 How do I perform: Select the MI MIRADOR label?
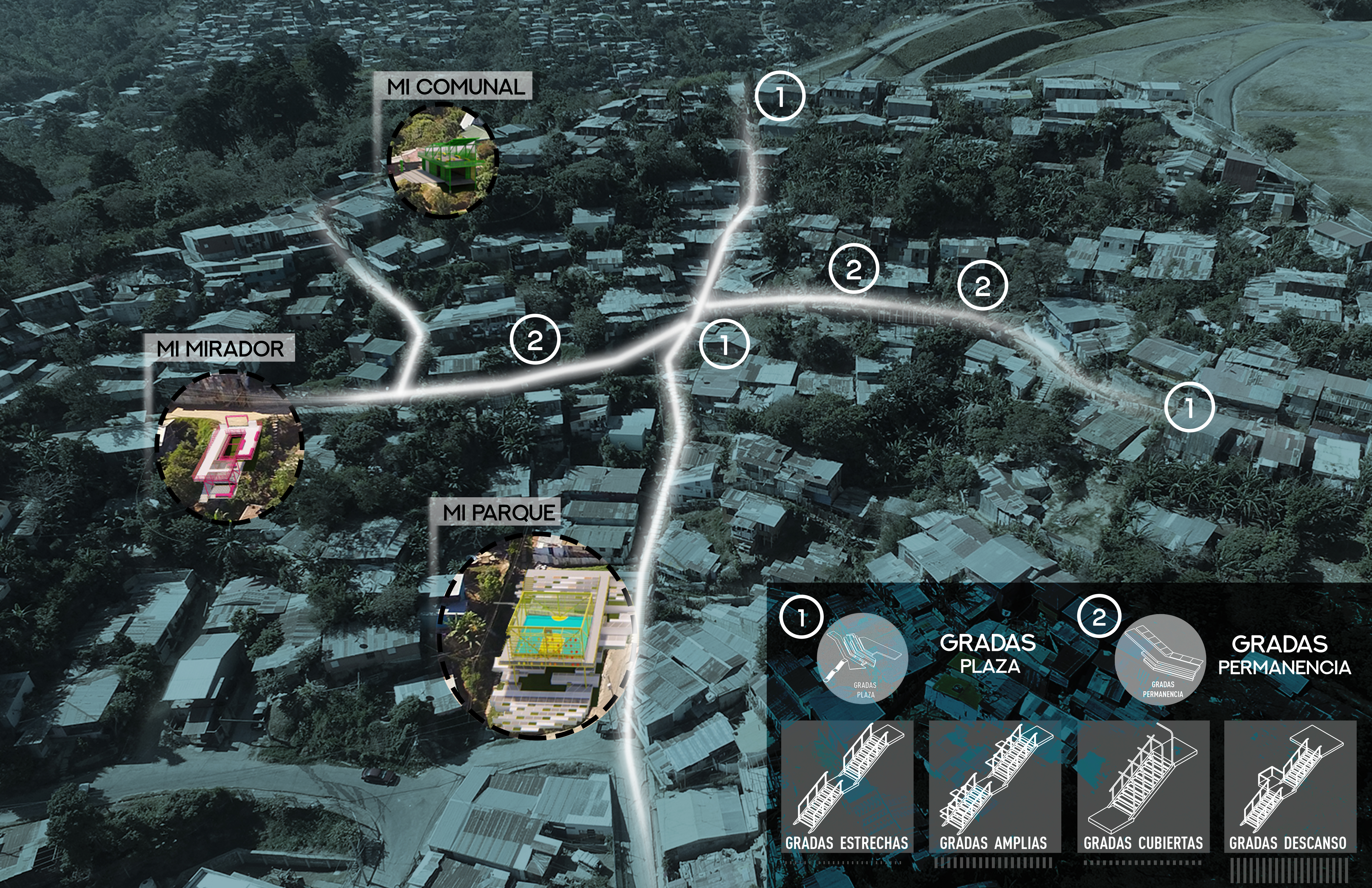click(220, 348)
